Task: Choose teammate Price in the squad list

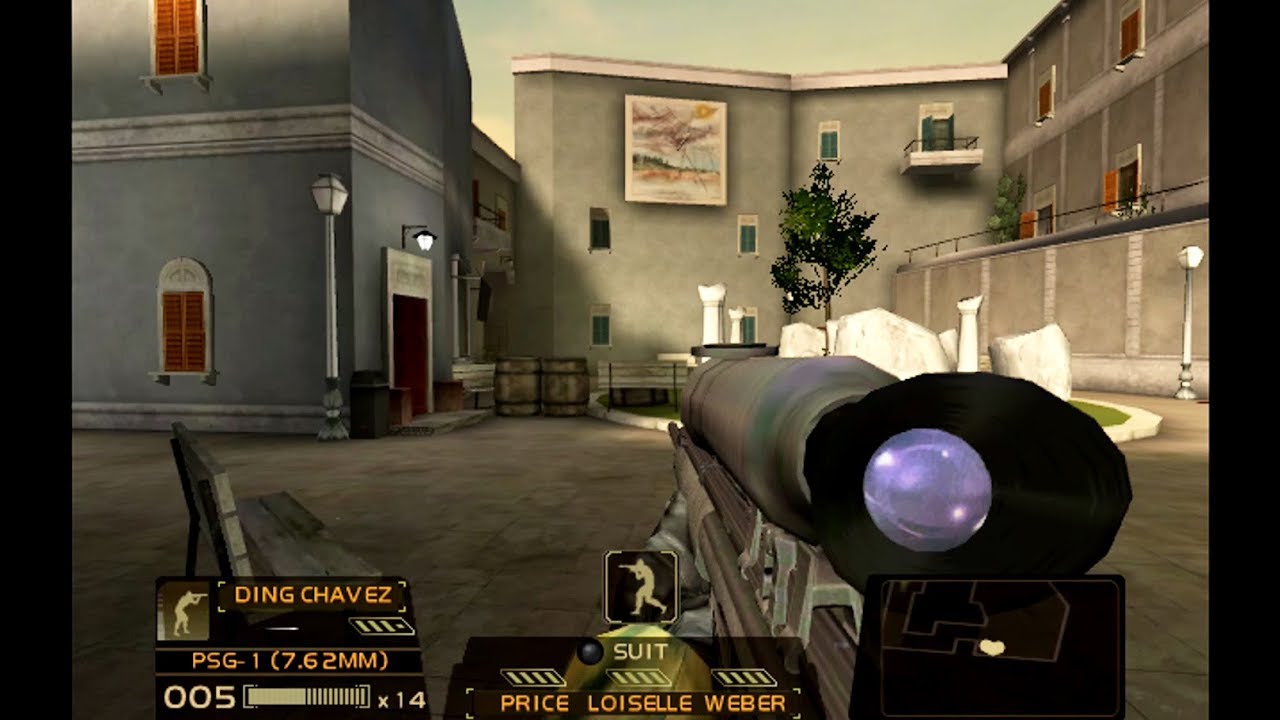Action: pyautogui.click(x=534, y=703)
